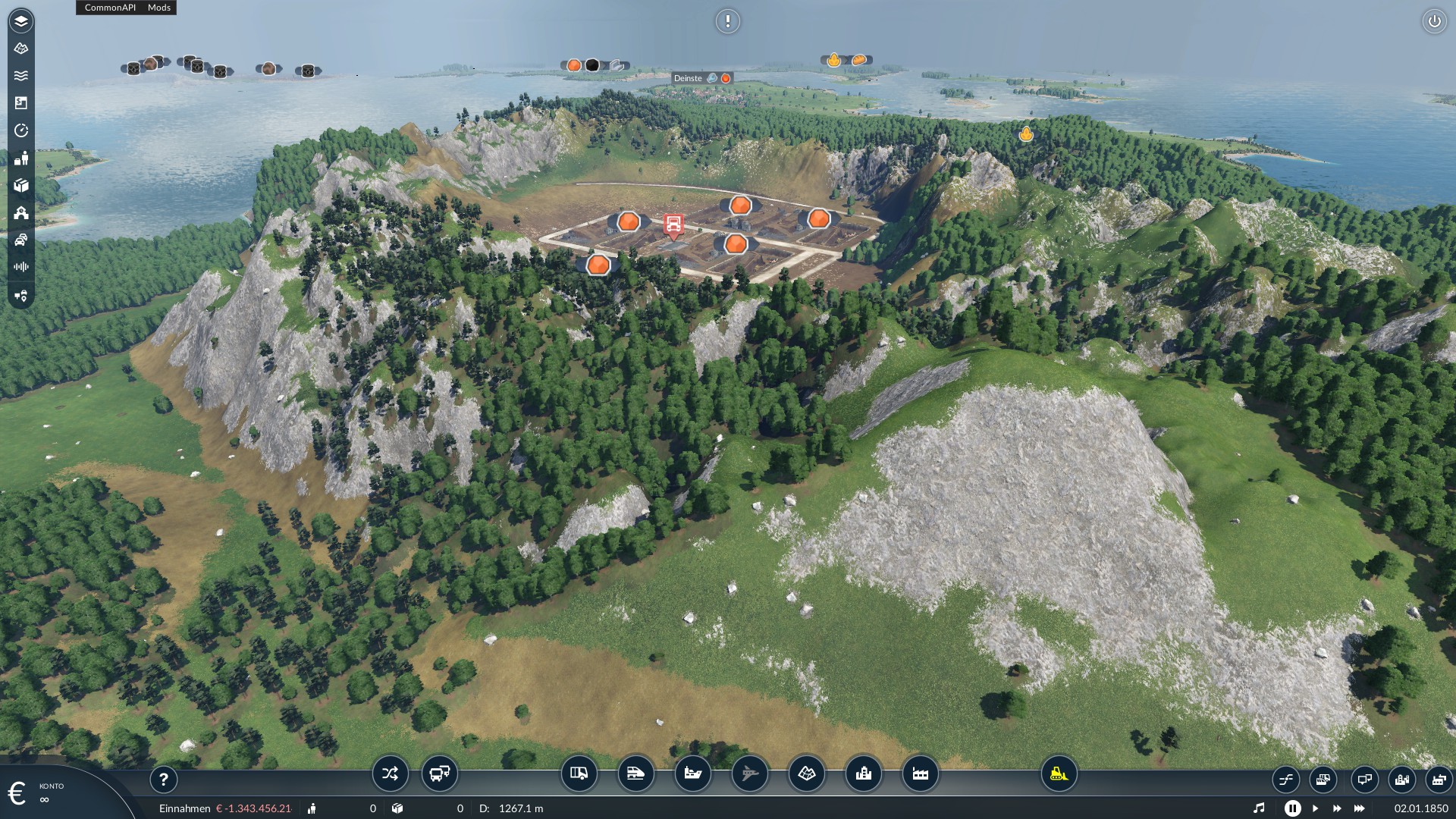Show the cargo layer with the box icon

[21, 186]
